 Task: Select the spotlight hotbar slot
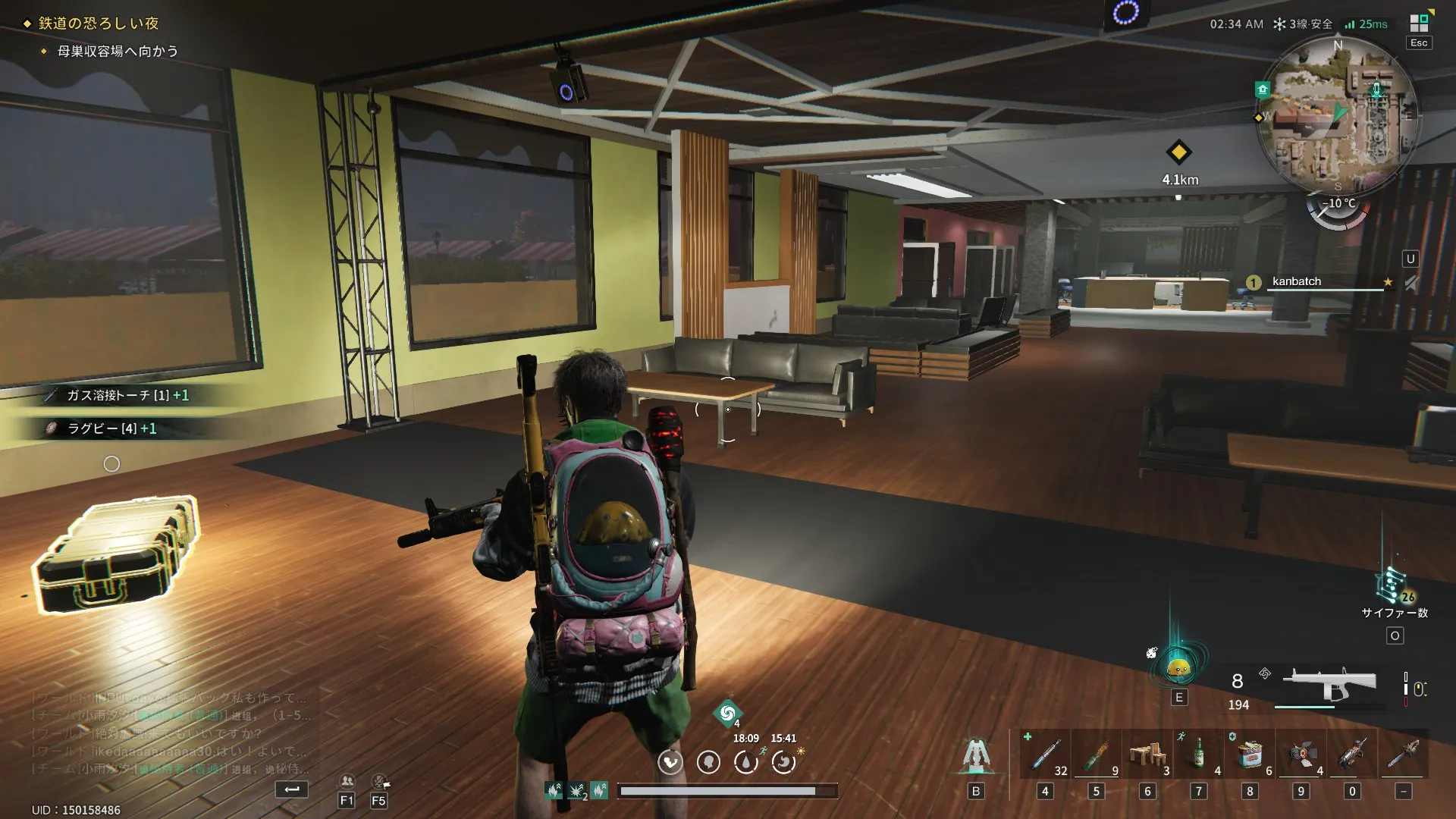coord(1301,755)
